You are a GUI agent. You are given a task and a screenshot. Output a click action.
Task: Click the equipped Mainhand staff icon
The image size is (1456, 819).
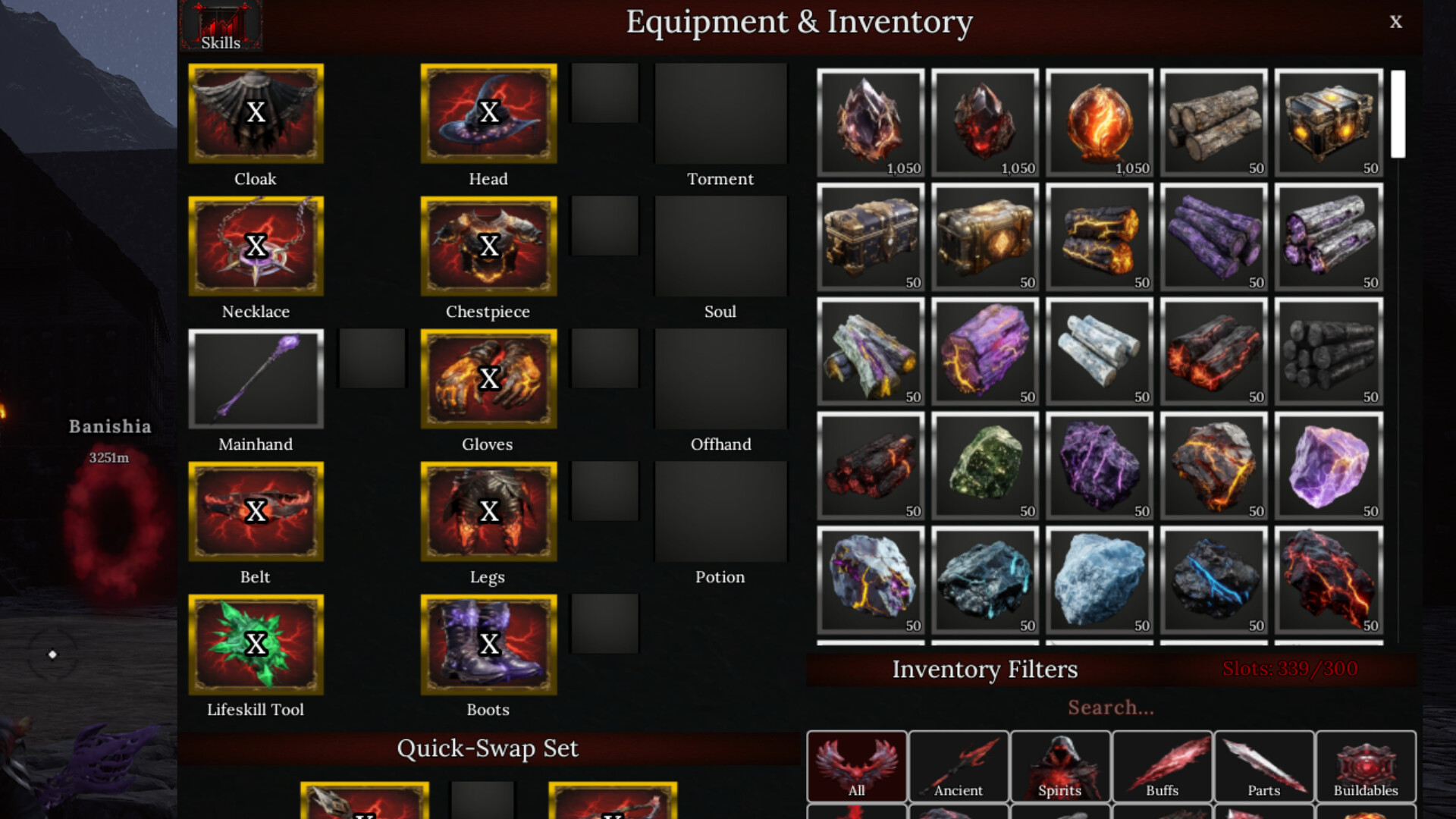click(x=256, y=378)
